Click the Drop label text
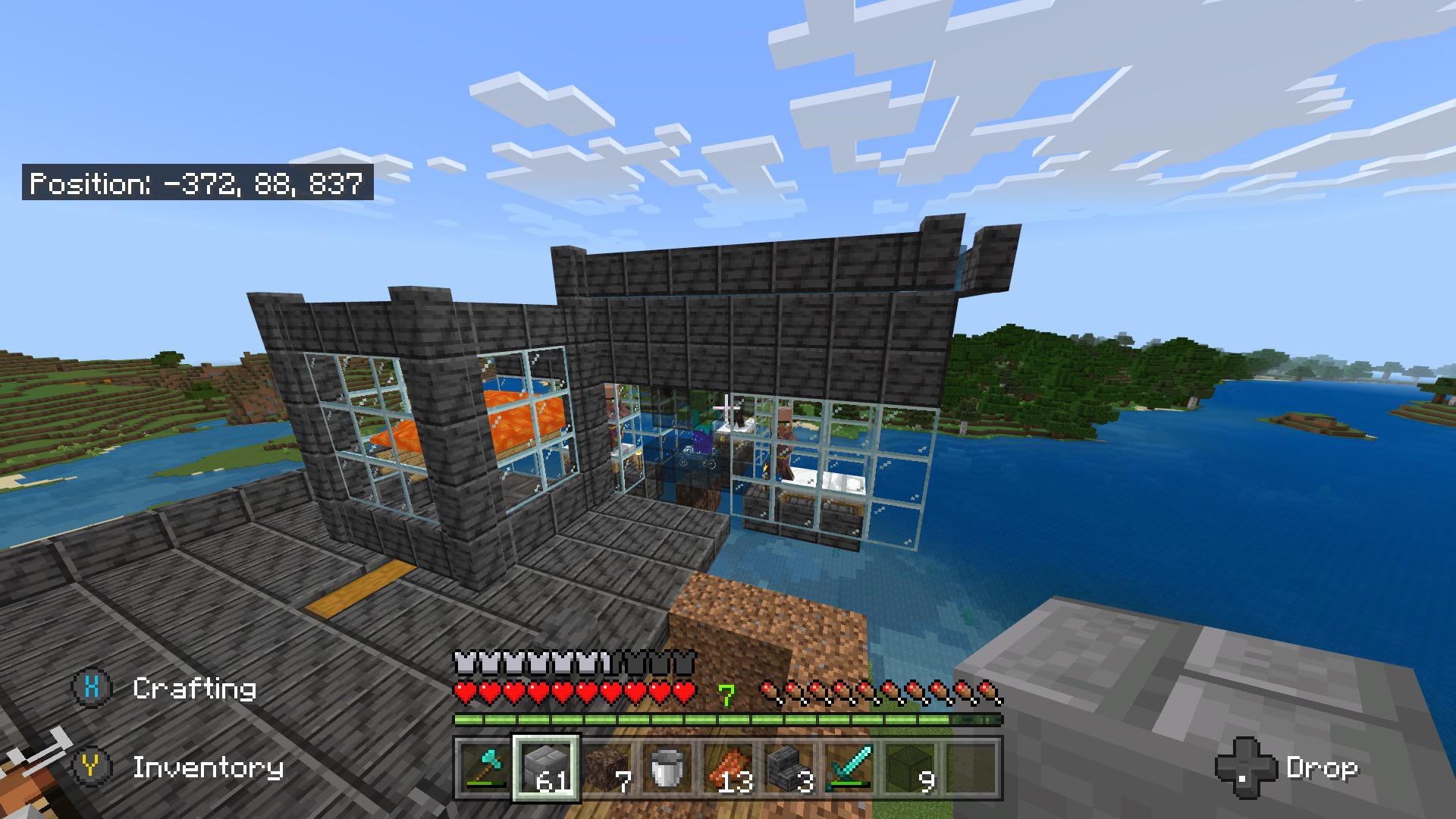 point(1323,768)
